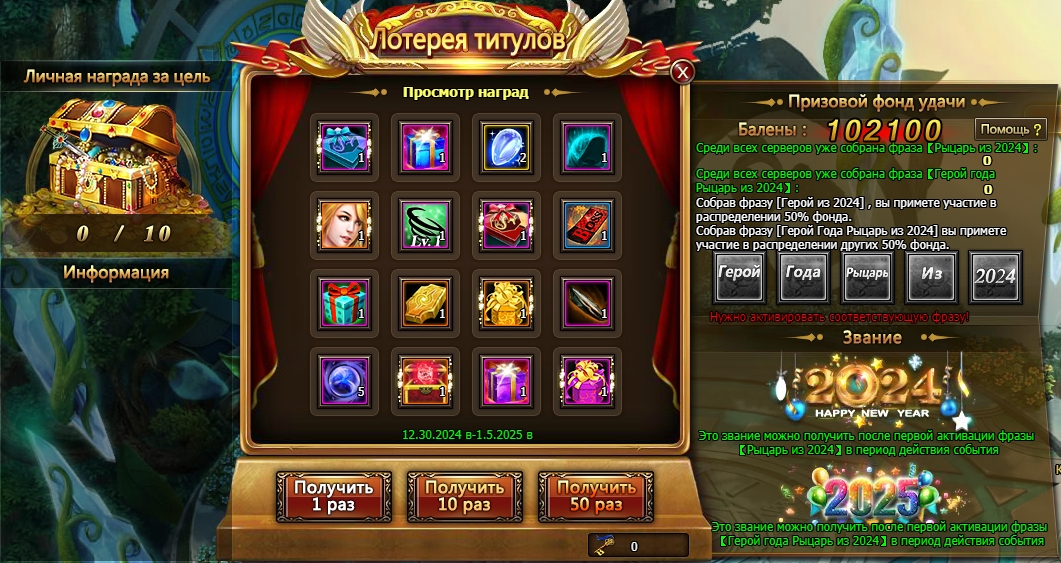
Task: Choose the purple orb reward slot
Action: click(x=345, y=377)
